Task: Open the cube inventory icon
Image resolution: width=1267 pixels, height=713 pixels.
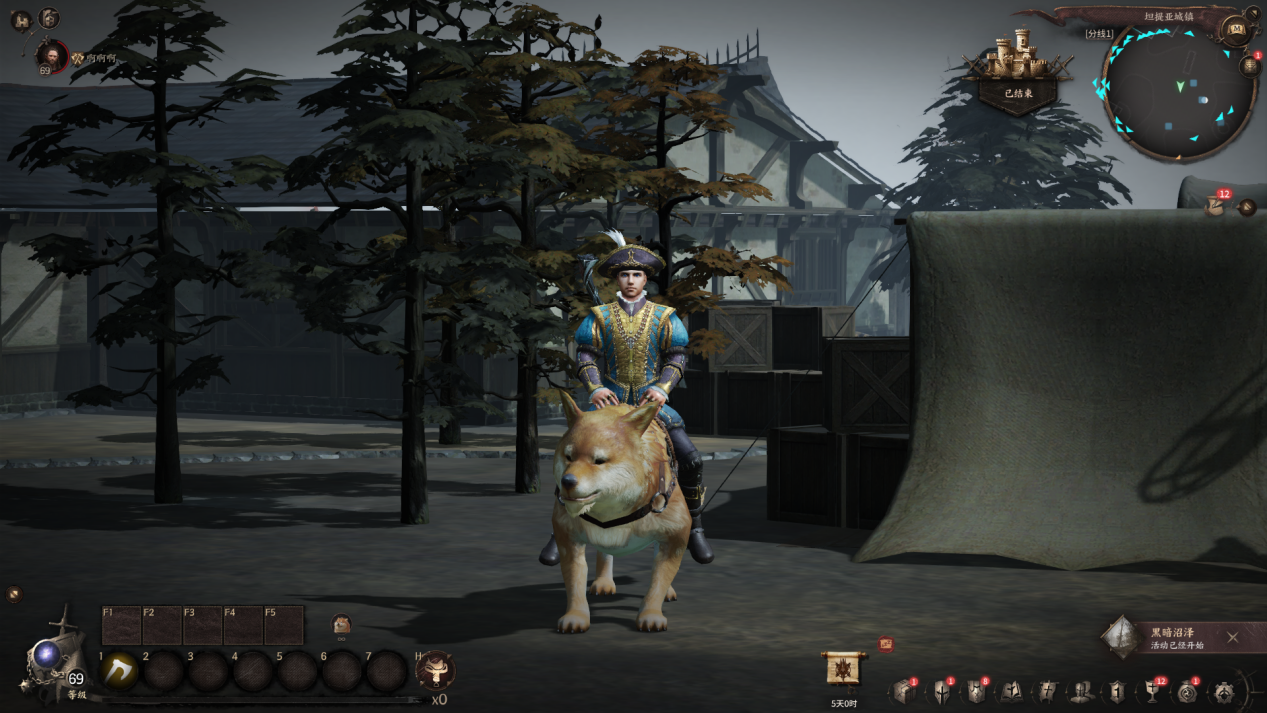Action: (904, 692)
